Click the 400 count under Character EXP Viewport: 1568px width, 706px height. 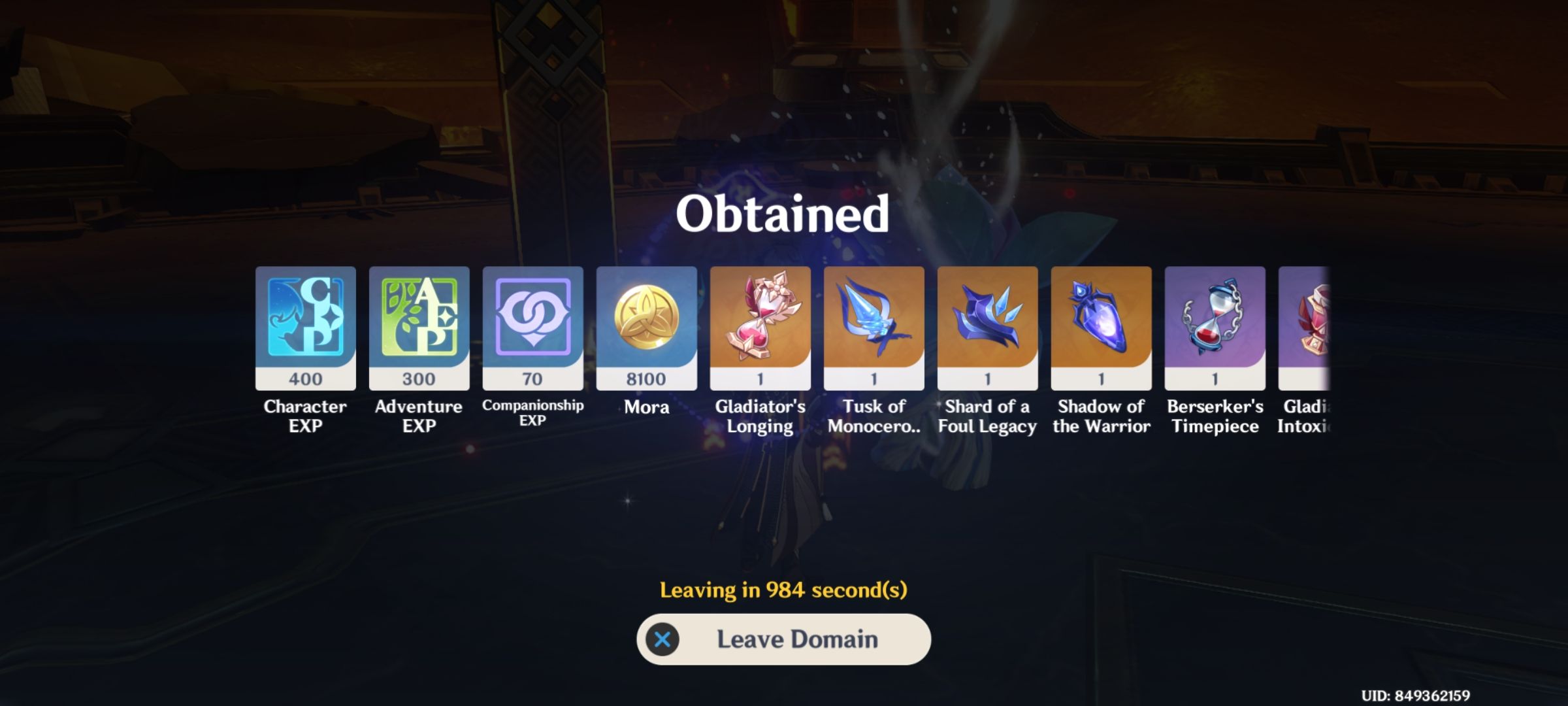click(x=305, y=379)
